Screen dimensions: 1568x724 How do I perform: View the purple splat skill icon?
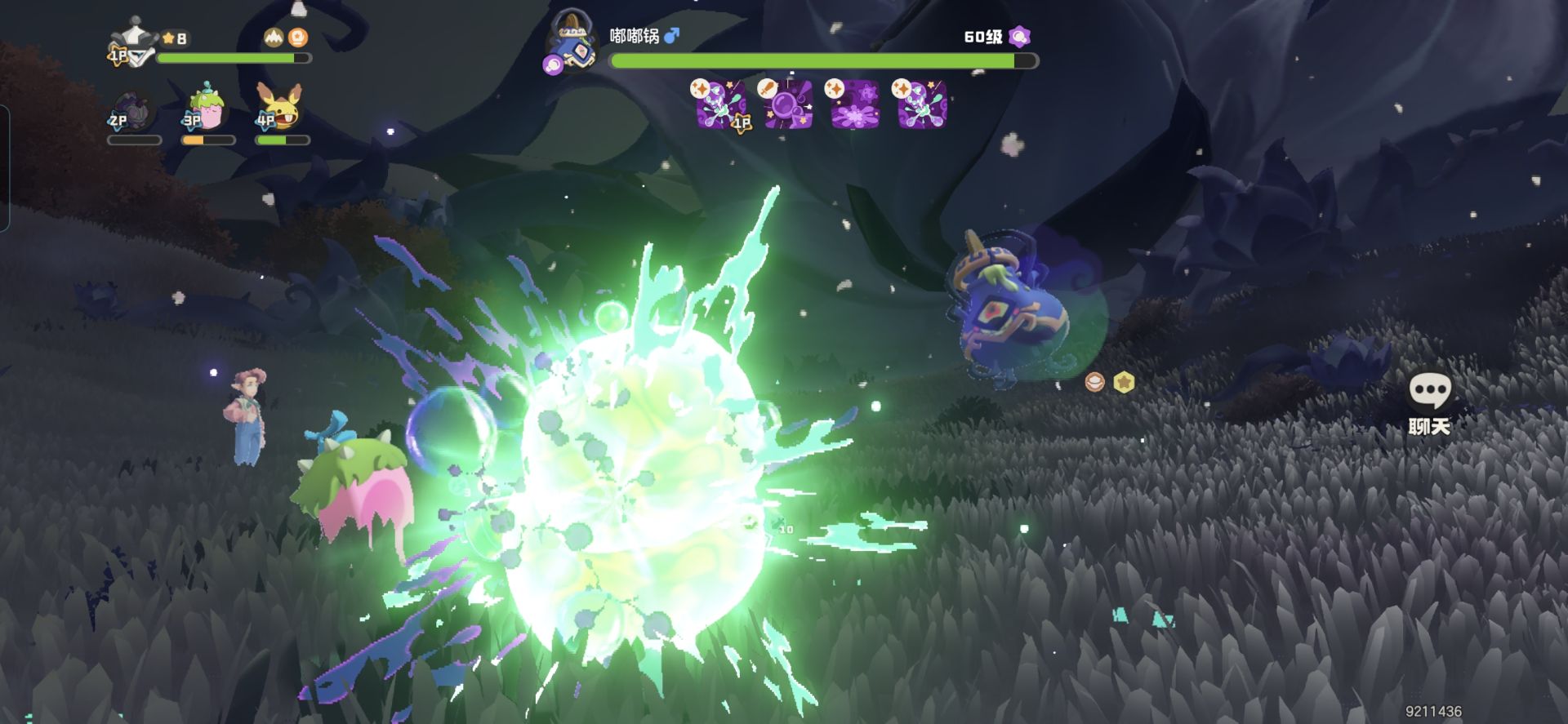pyautogui.click(x=854, y=104)
